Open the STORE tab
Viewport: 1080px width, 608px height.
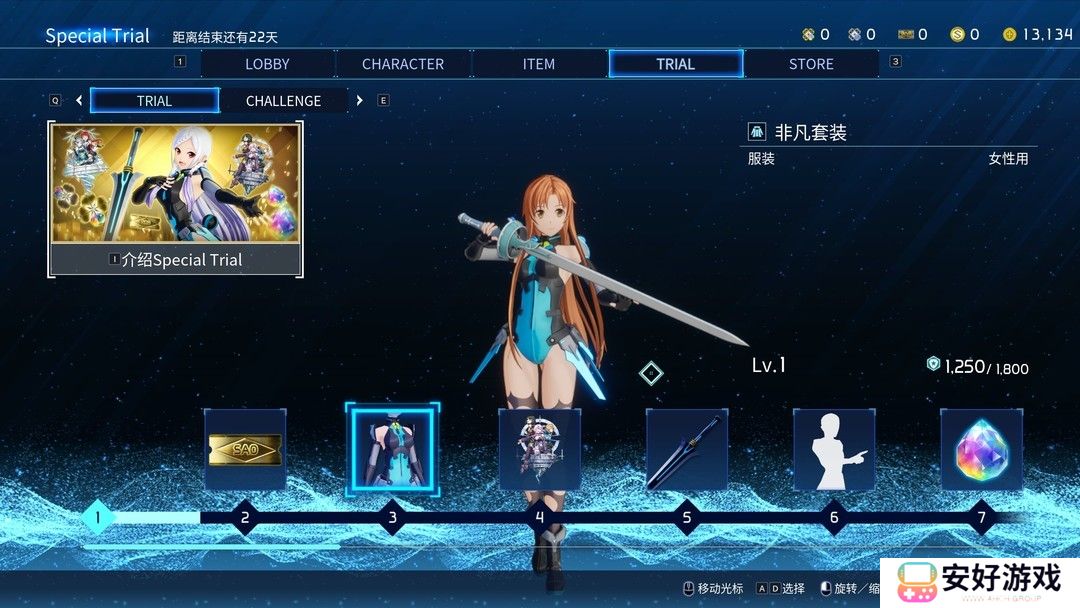(x=811, y=64)
